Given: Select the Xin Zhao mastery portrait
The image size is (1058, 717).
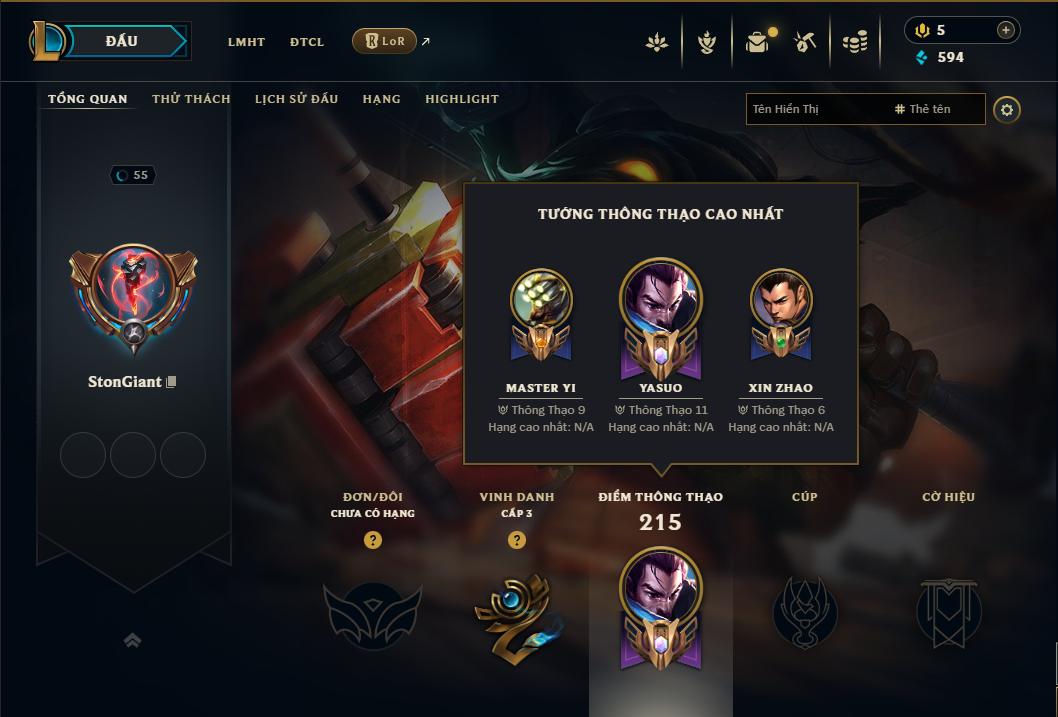Looking at the screenshot, I should (781, 300).
